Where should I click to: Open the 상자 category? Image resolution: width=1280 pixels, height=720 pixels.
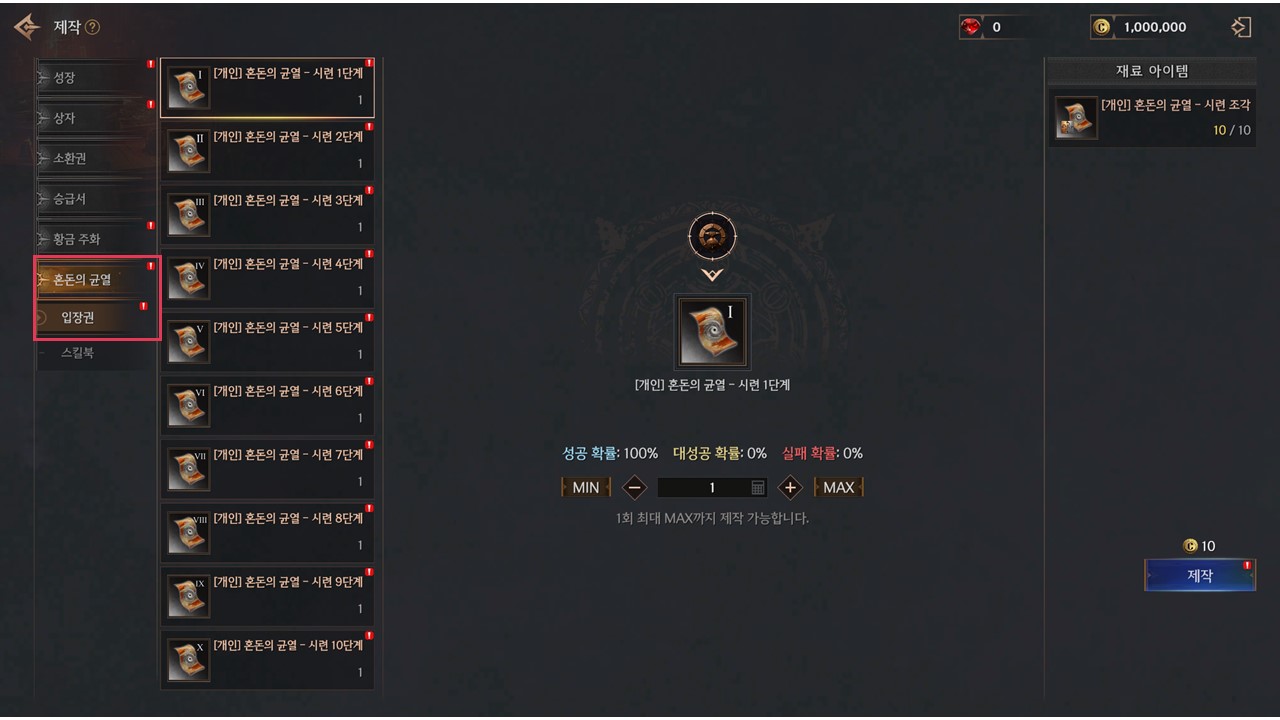point(95,118)
